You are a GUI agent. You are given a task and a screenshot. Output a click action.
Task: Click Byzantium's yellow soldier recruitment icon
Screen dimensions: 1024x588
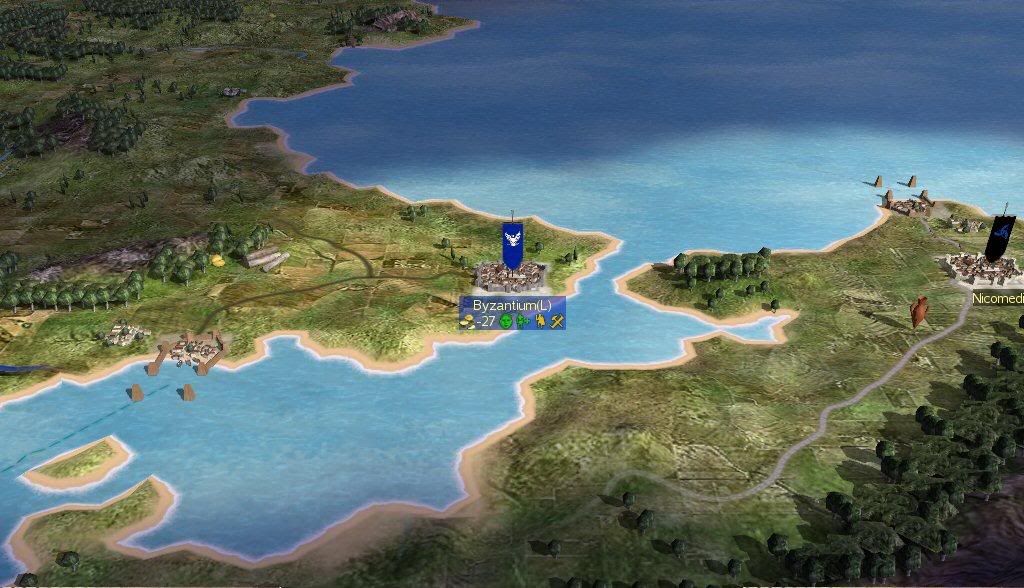point(540,321)
